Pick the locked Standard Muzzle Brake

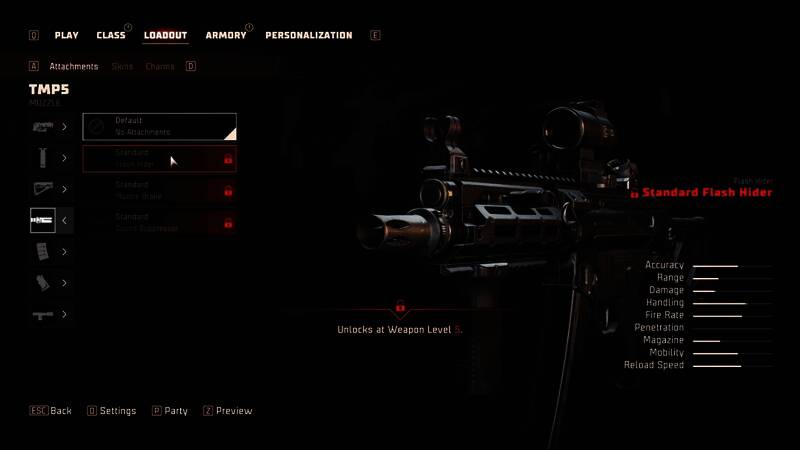click(x=160, y=190)
